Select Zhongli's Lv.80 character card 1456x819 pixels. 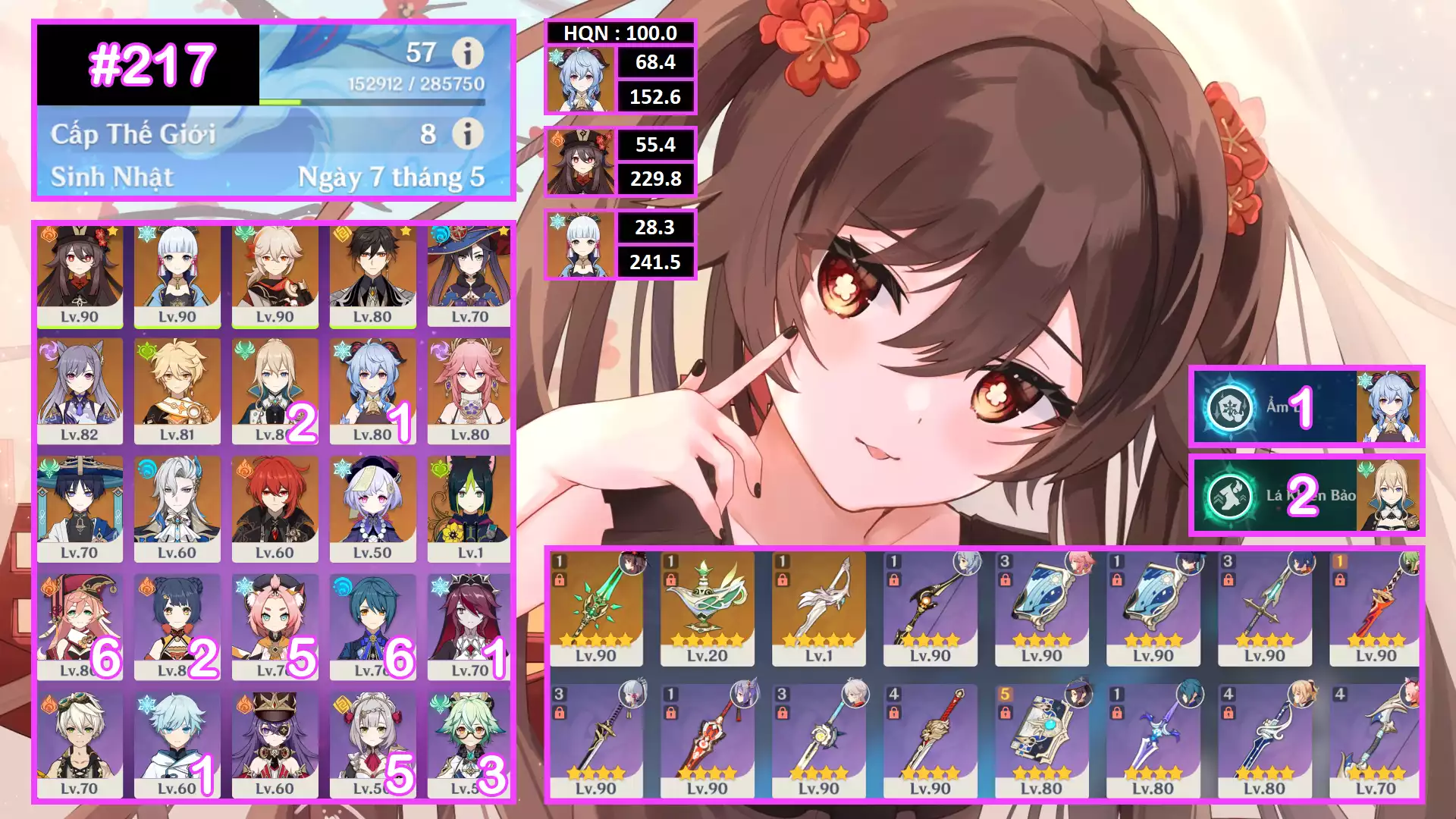pyautogui.click(x=372, y=277)
